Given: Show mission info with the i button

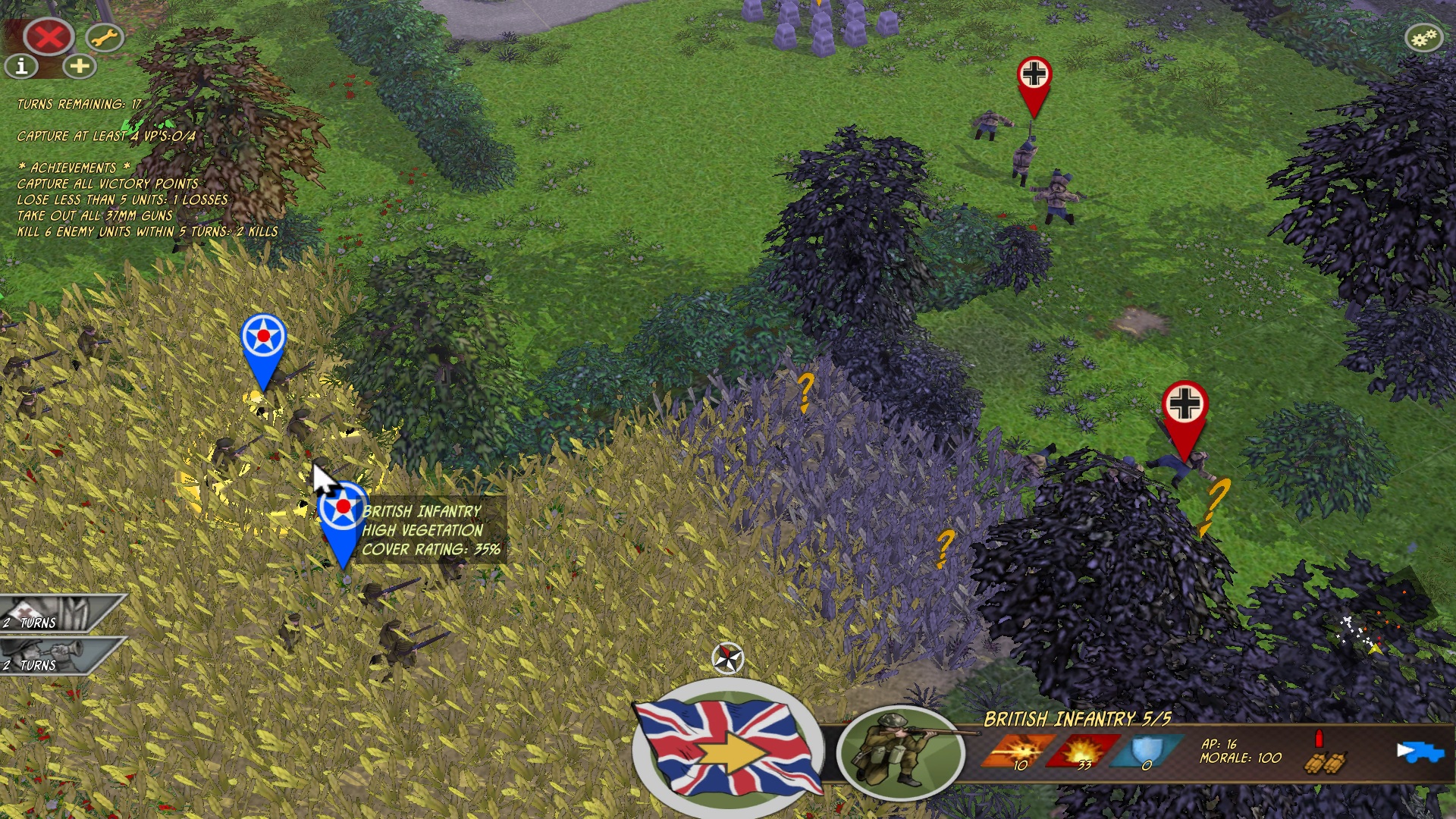Looking at the screenshot, I should (21, 67).
